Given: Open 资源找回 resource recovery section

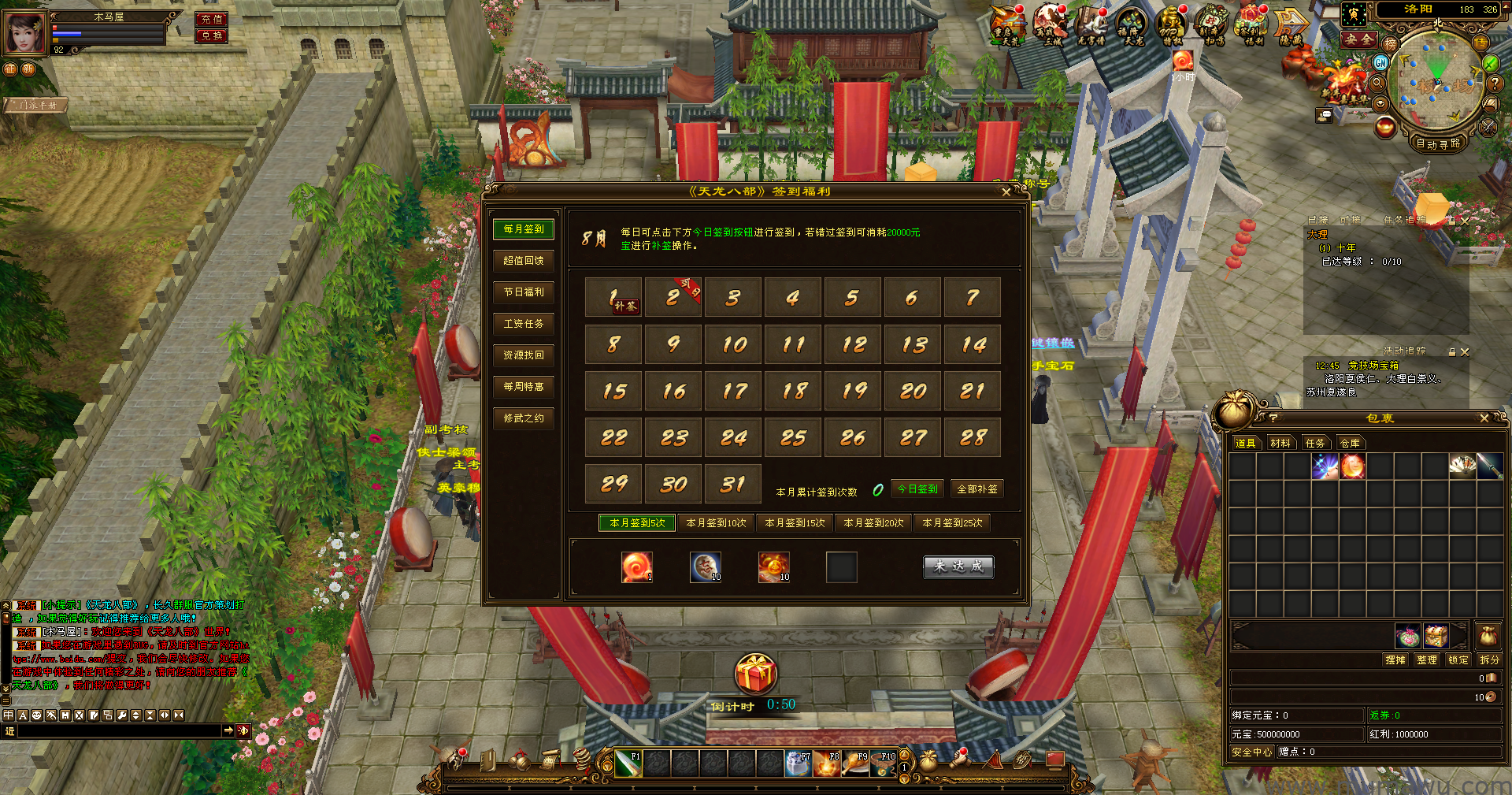Looking at the screenshot, I should 524,355.
